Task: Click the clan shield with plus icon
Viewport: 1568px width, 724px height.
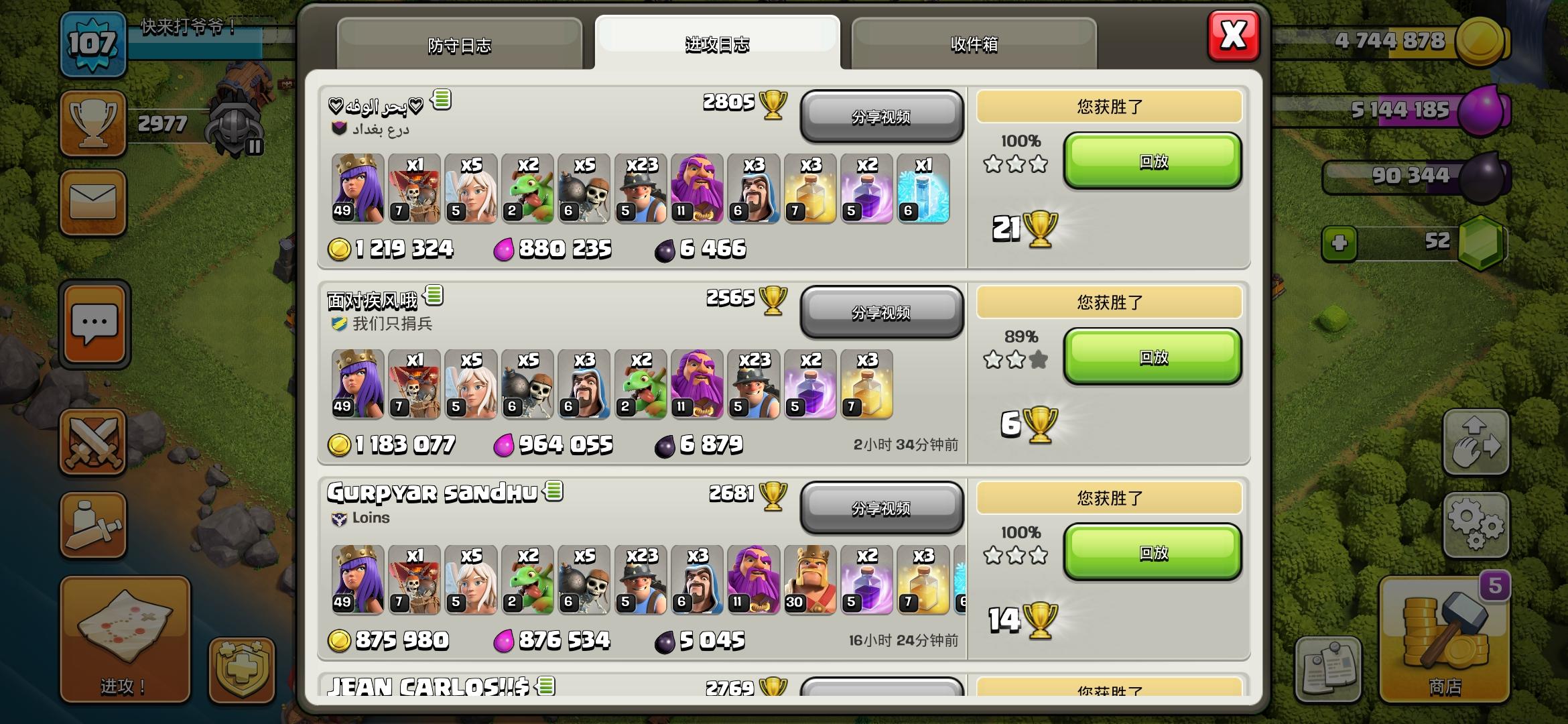Action: click(238, 662)
